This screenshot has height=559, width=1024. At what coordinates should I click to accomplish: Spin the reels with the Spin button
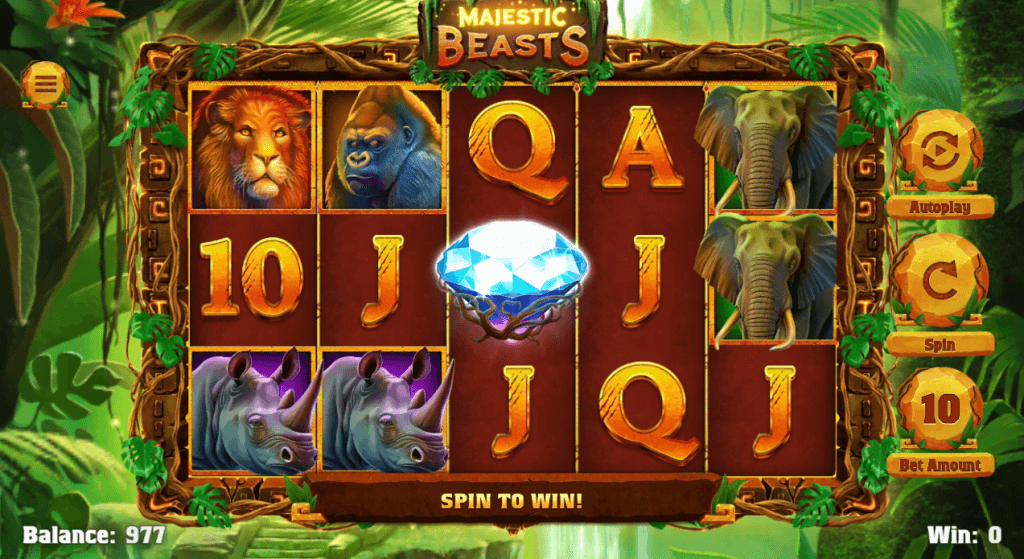[939, 283]
